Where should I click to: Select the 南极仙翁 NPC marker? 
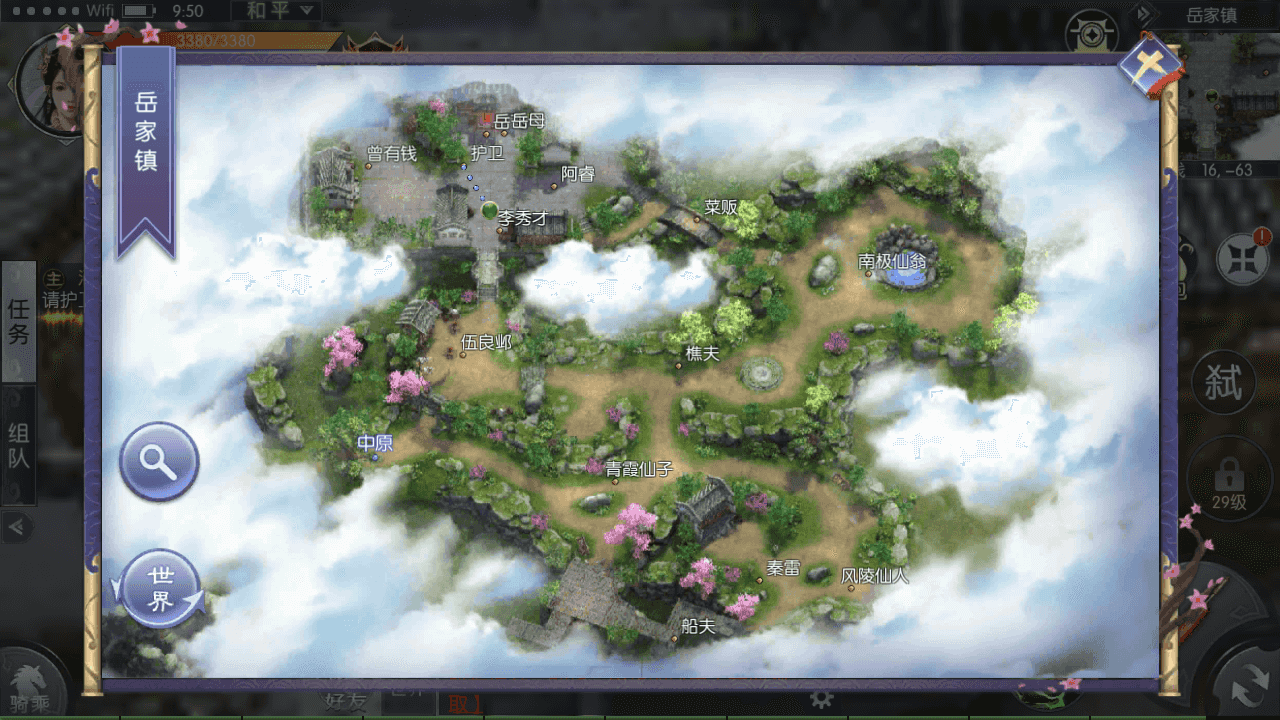891,262
